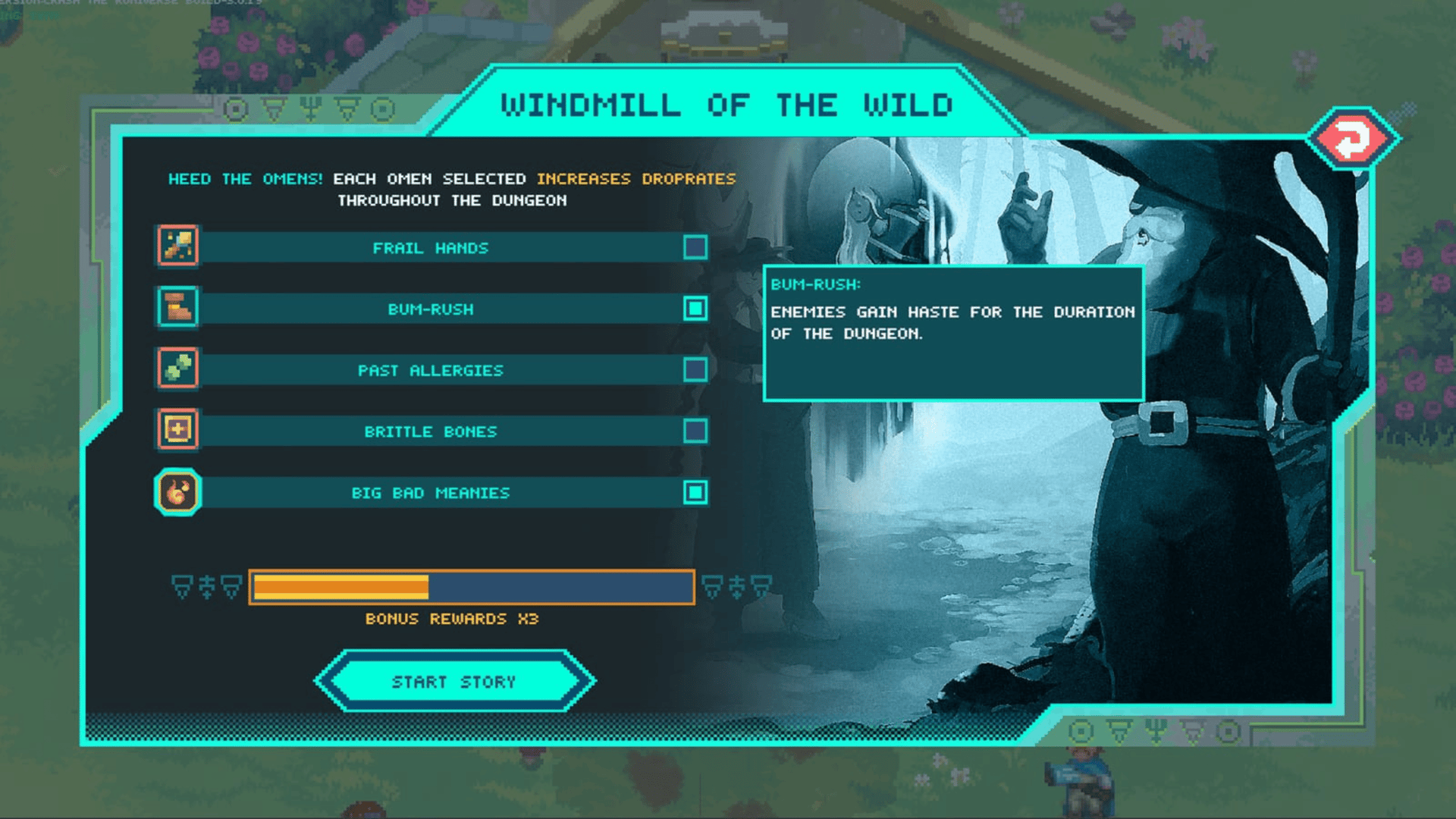Choose the Brittle Bones omen row
This screenshot has width=1456, height=819.
click(x=430, y=431)
